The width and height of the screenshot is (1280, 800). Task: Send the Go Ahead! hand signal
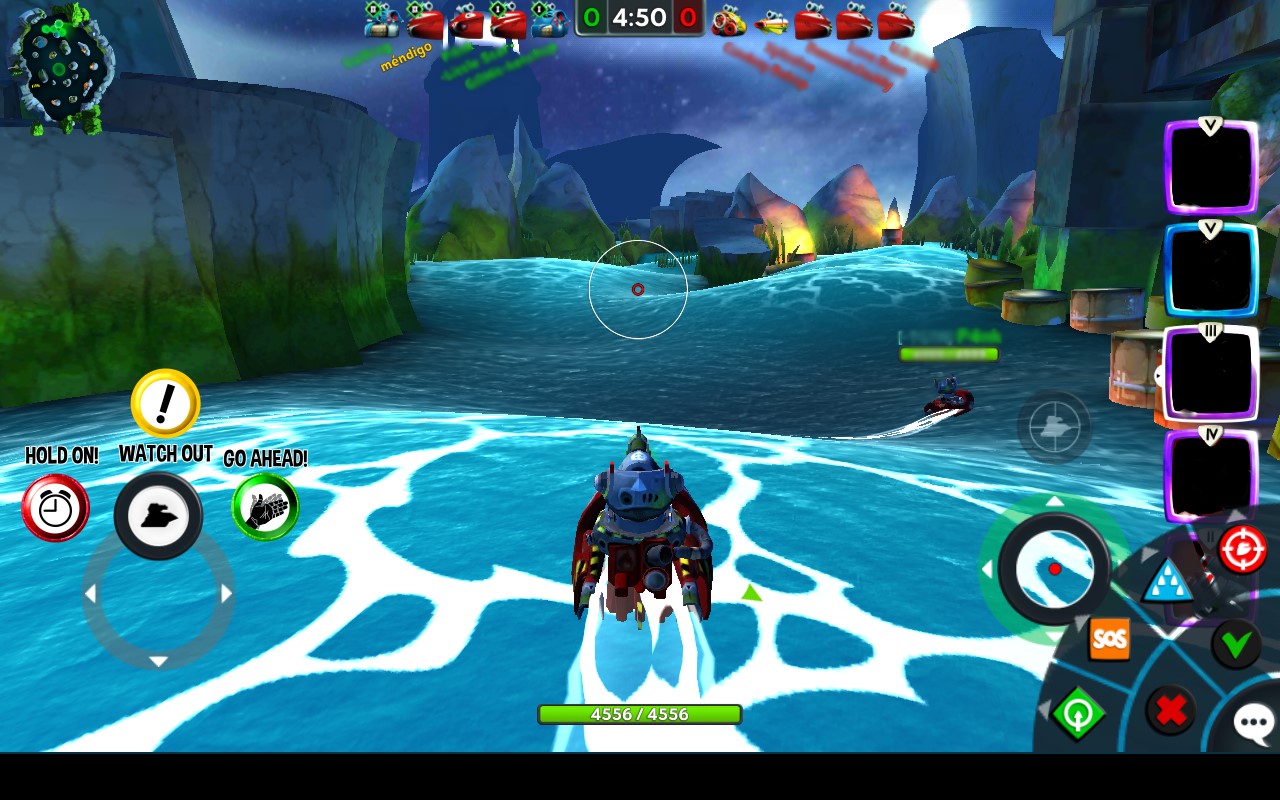click(x=265, y=507)
